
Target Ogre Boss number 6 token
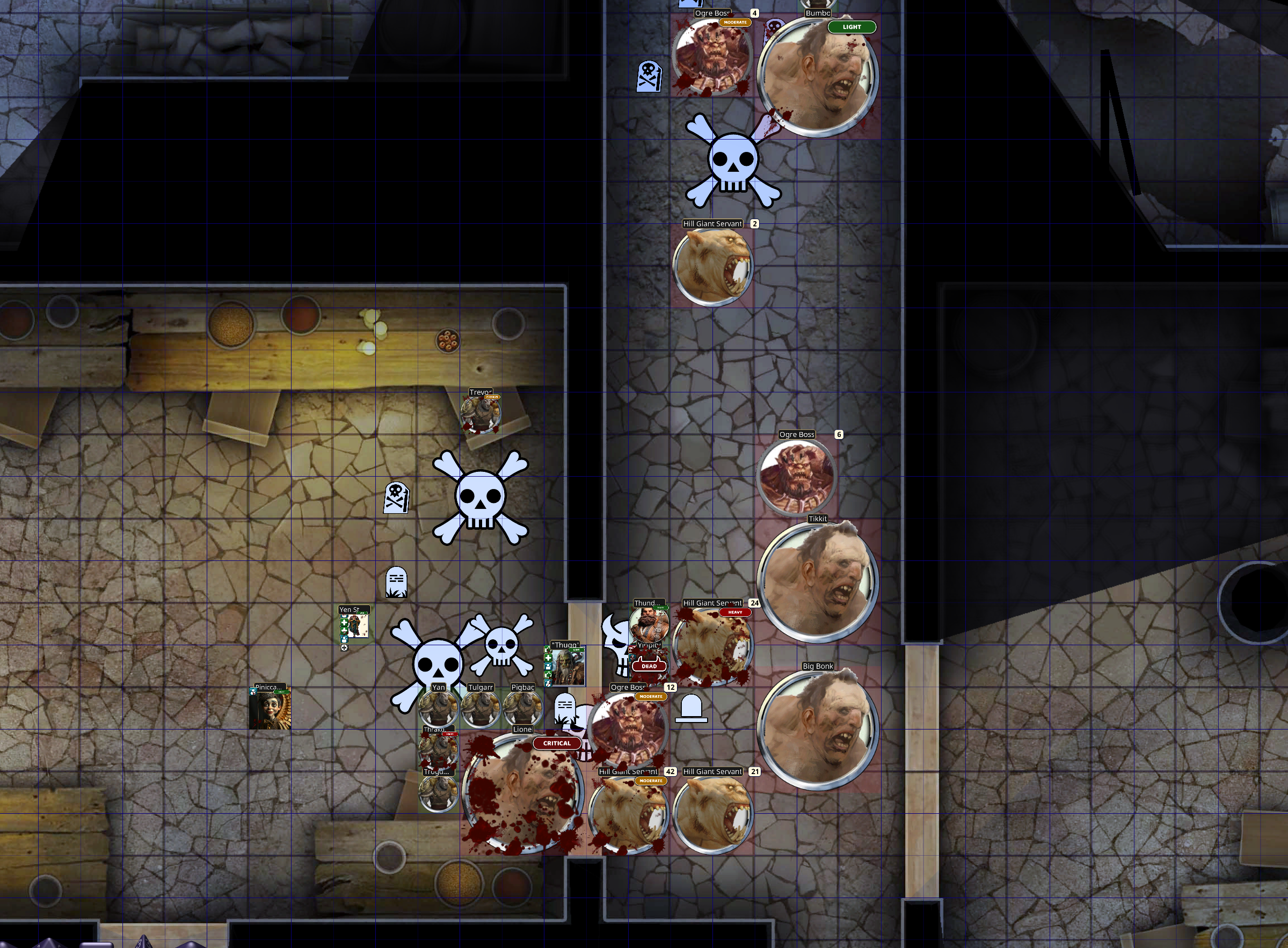tap(797, 476)
